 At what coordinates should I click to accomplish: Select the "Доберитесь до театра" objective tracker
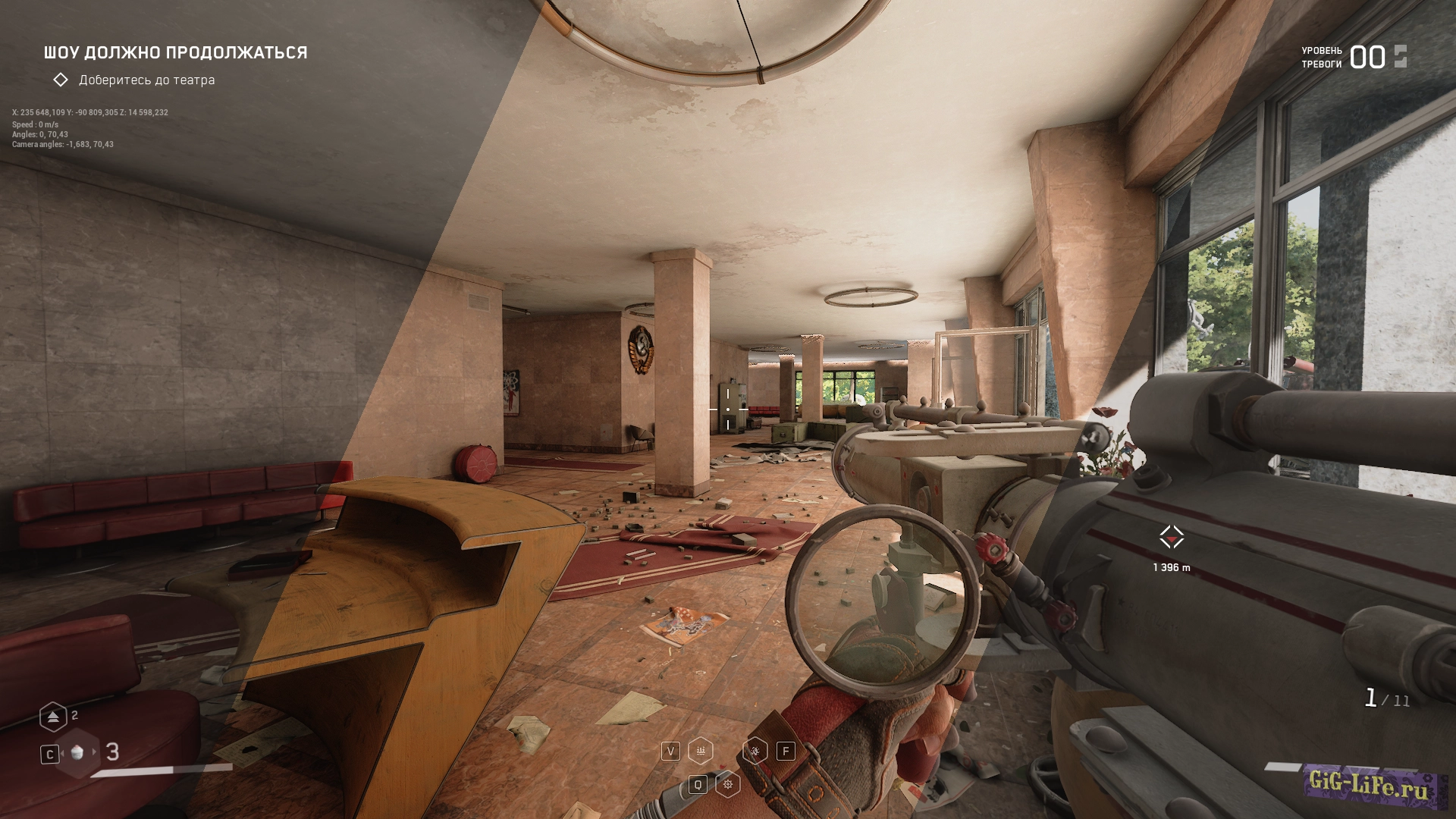click(146, 80)
